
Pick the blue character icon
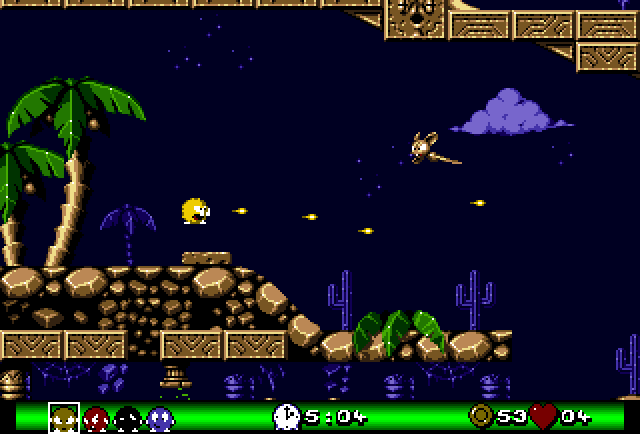(x=159, y=417)
